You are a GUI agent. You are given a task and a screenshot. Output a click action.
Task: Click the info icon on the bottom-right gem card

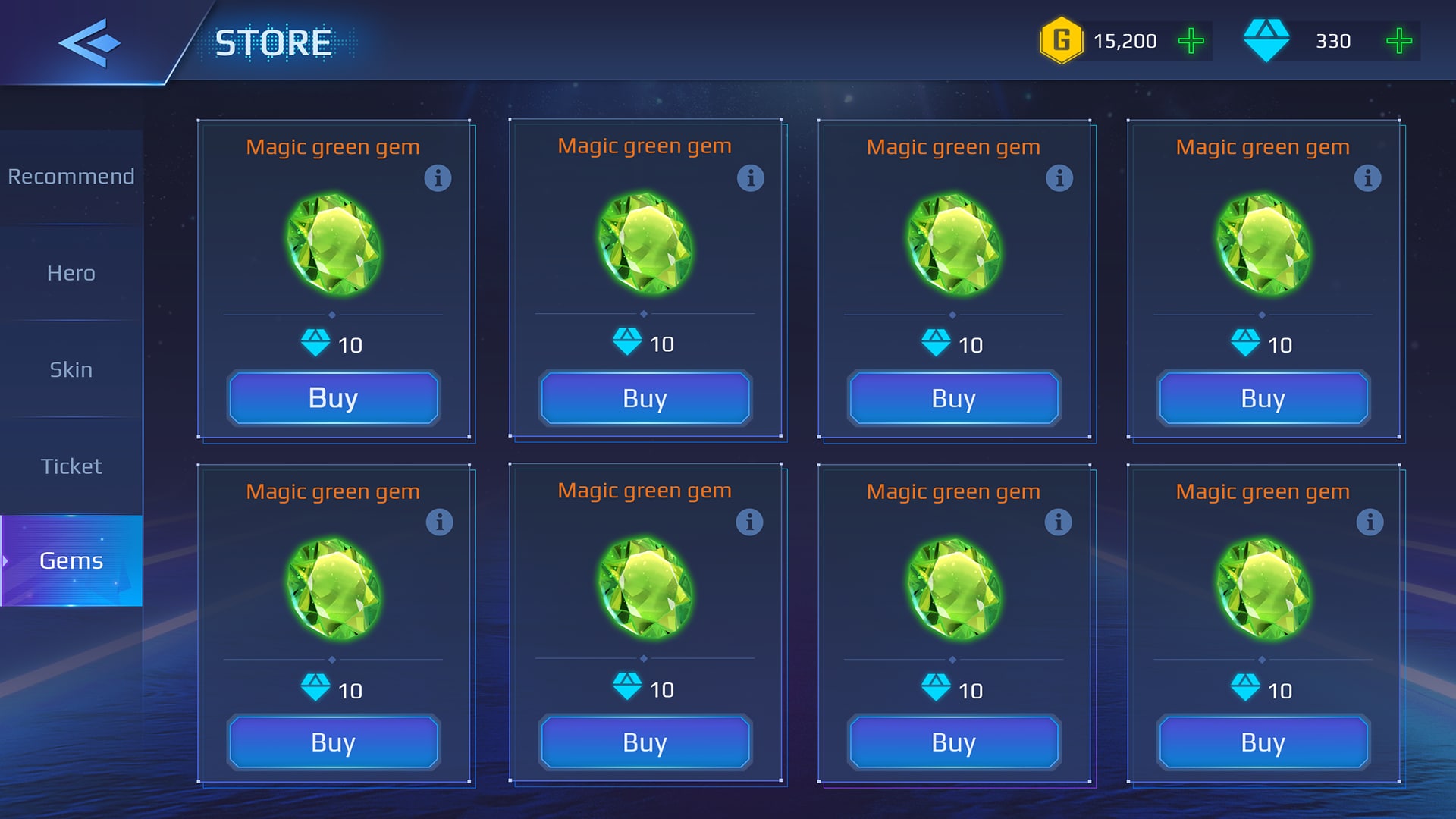1369,522
